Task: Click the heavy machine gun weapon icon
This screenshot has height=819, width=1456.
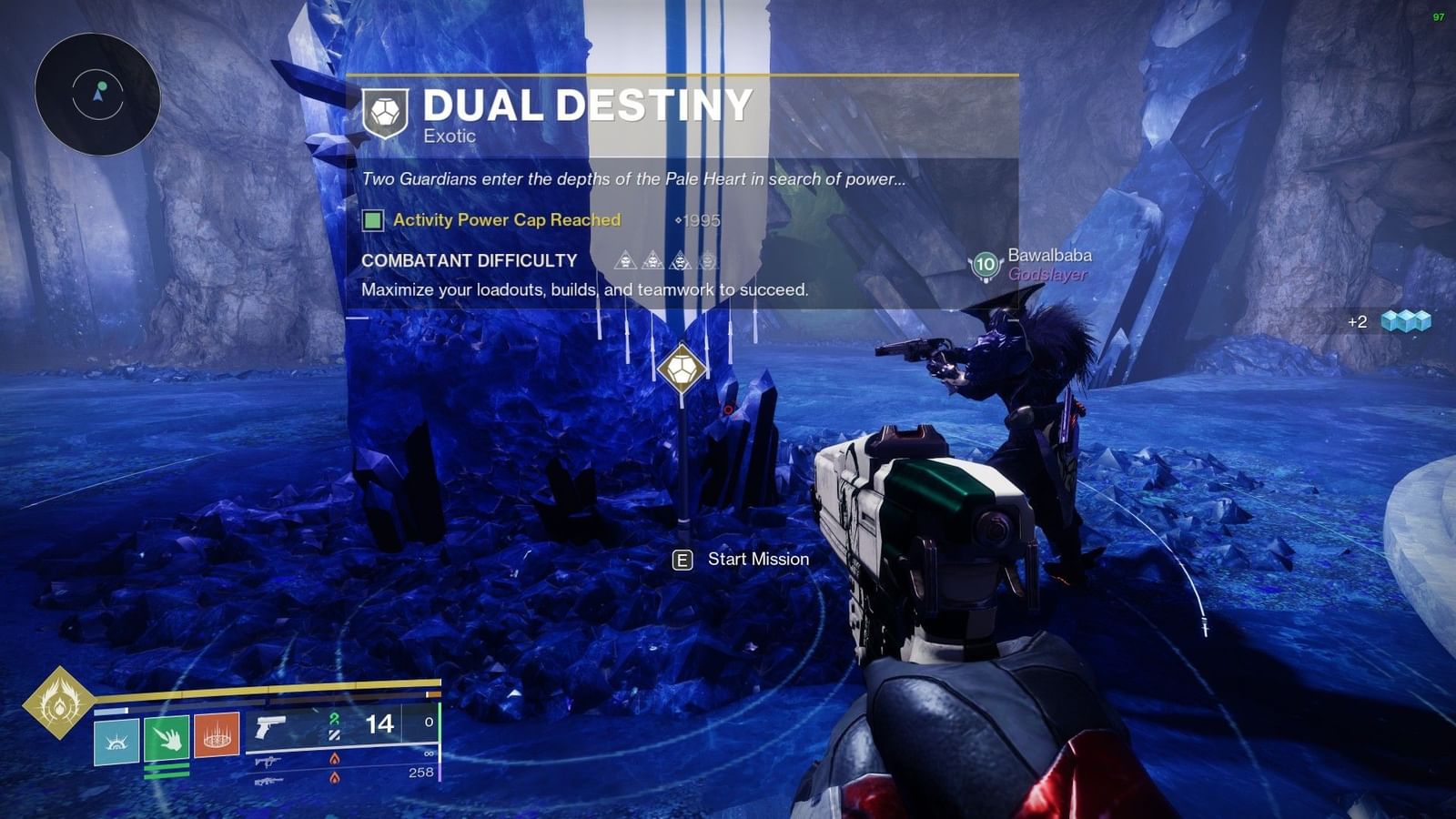Action: click(268, 782)
